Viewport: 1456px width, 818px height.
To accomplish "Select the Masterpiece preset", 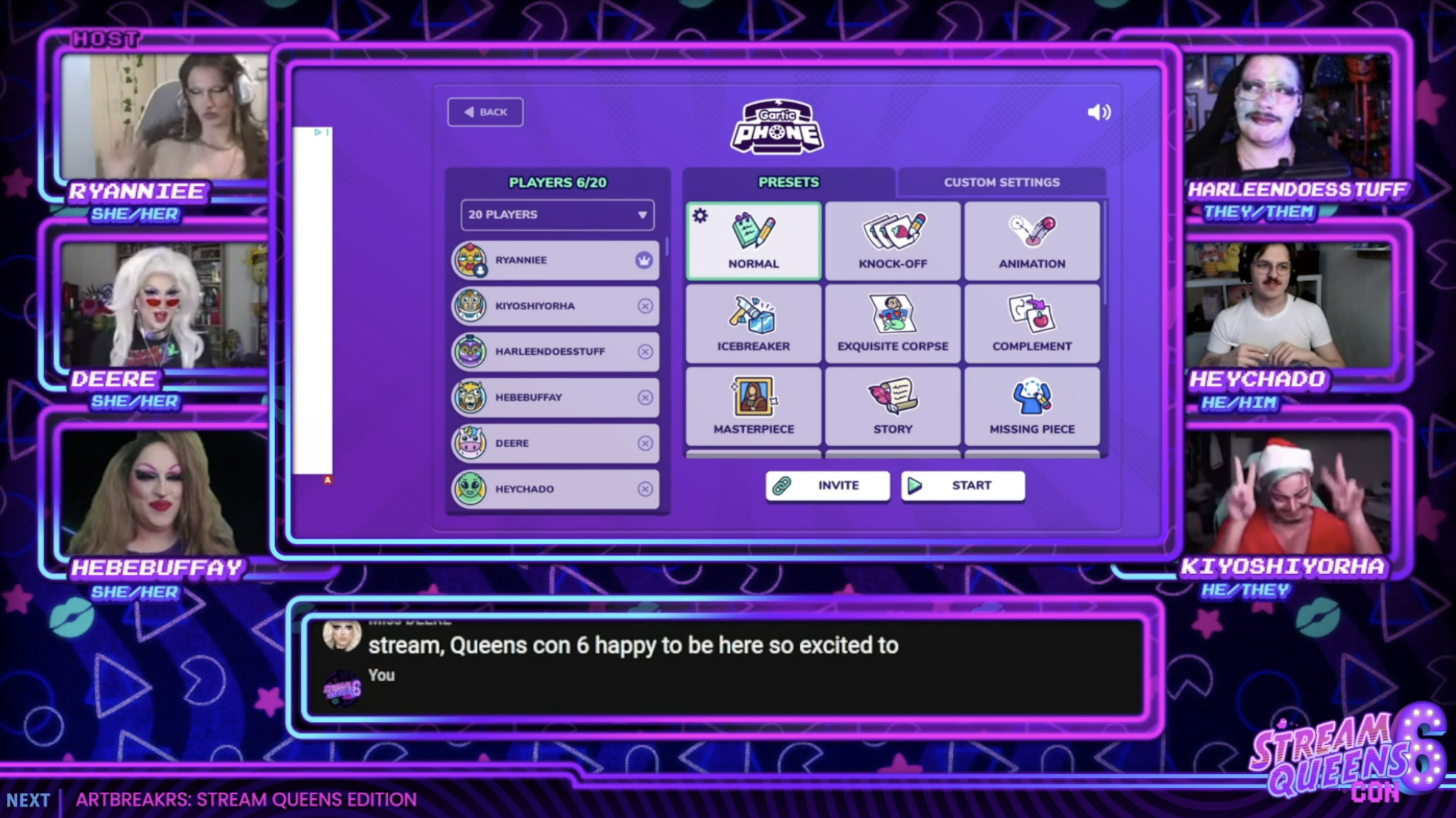I will (x=753, y=407).
